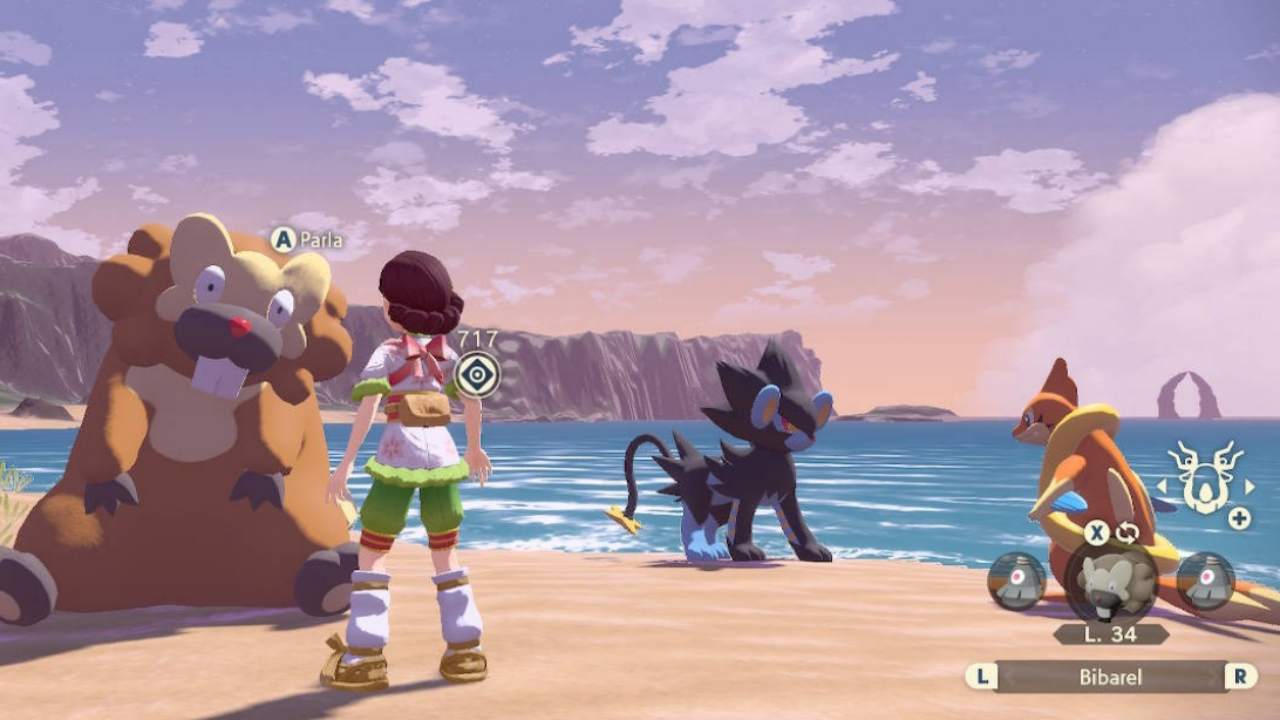The height and width of the screenshot is (720, 1280).
Task: Activate the Wyrdeer ride Pokémon icon
Action: (x=1204, y=478)
